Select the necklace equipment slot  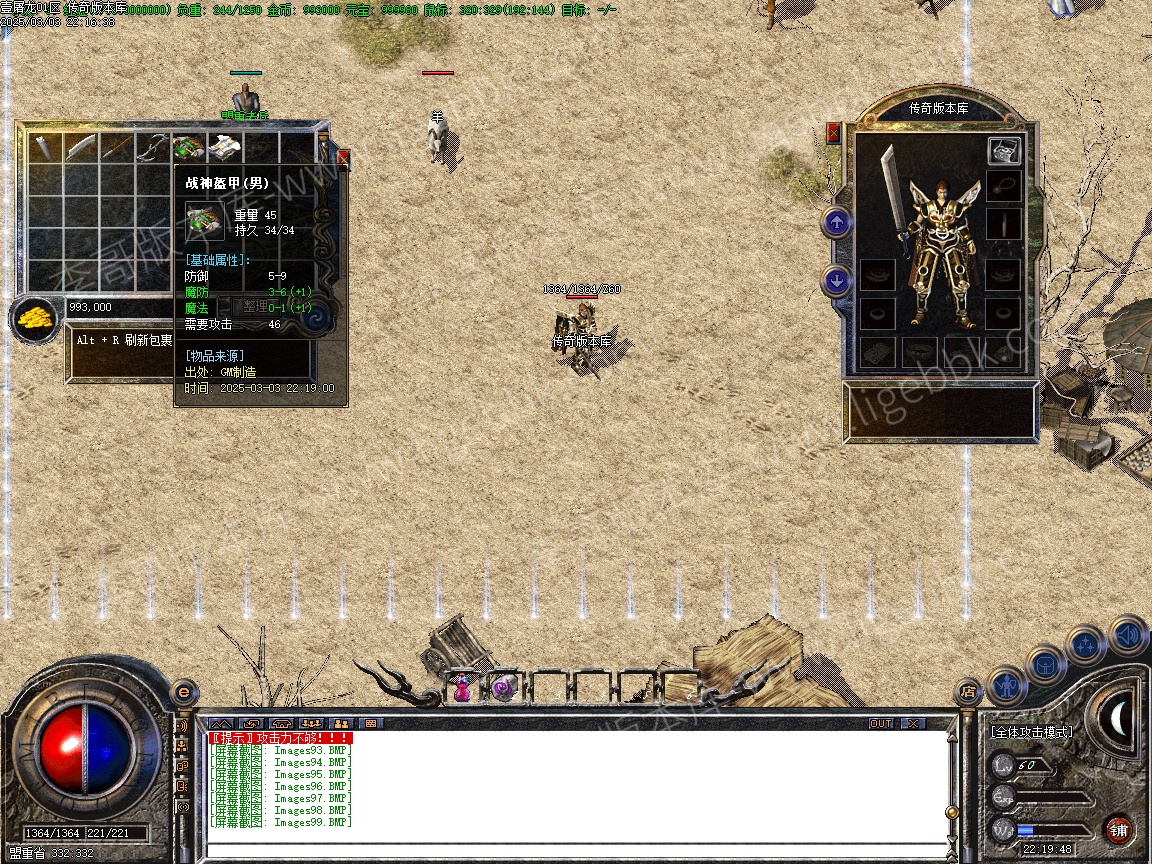coord(1004,187)
